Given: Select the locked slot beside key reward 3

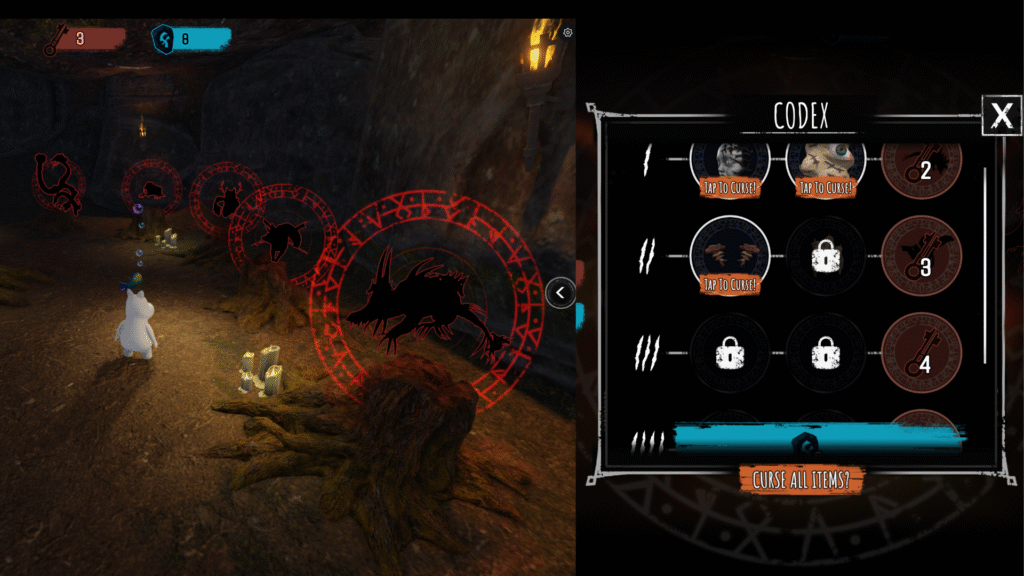Looking at the screenshot, I should pyautogui.click(x=826, y=257).
